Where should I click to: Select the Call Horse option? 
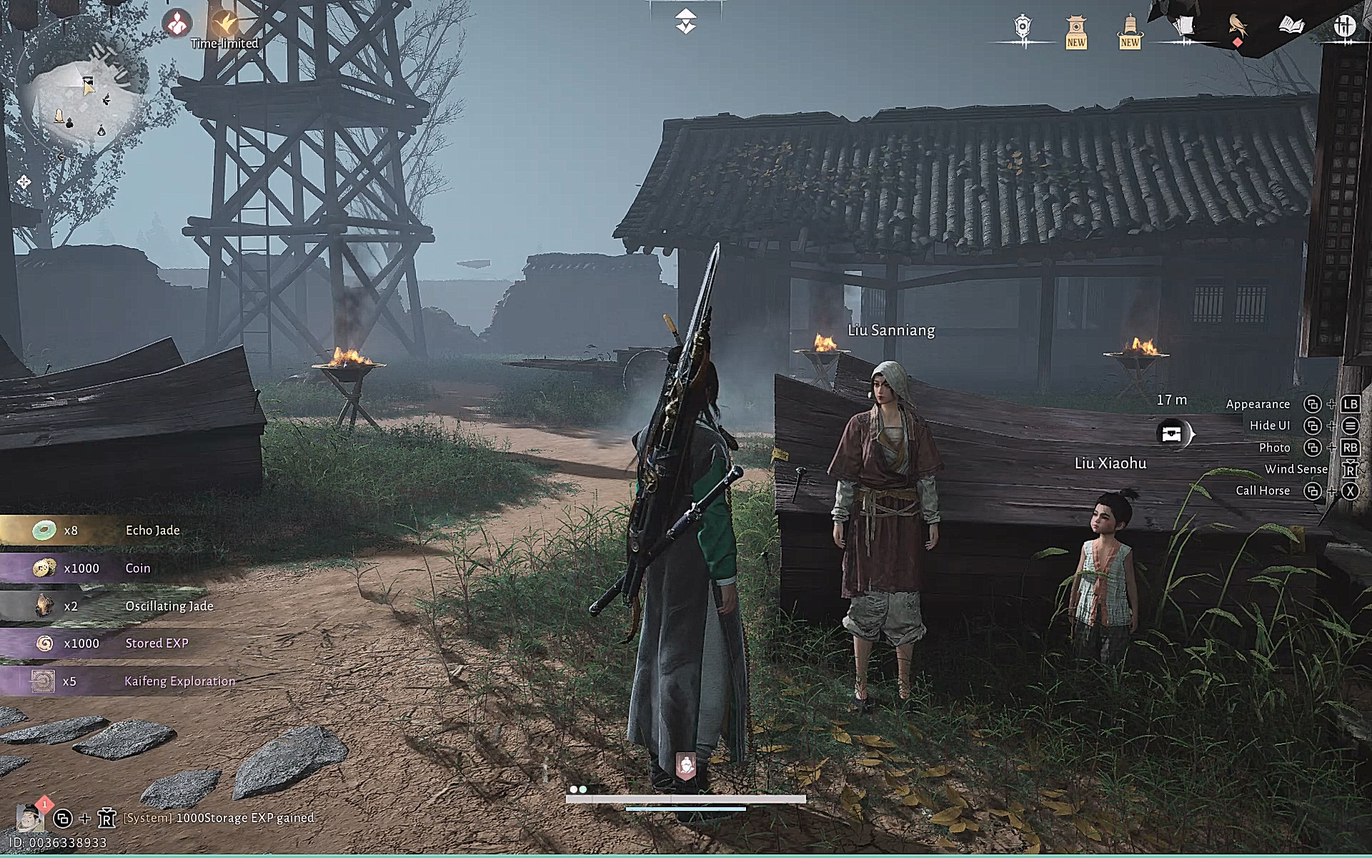[1263, 491]
